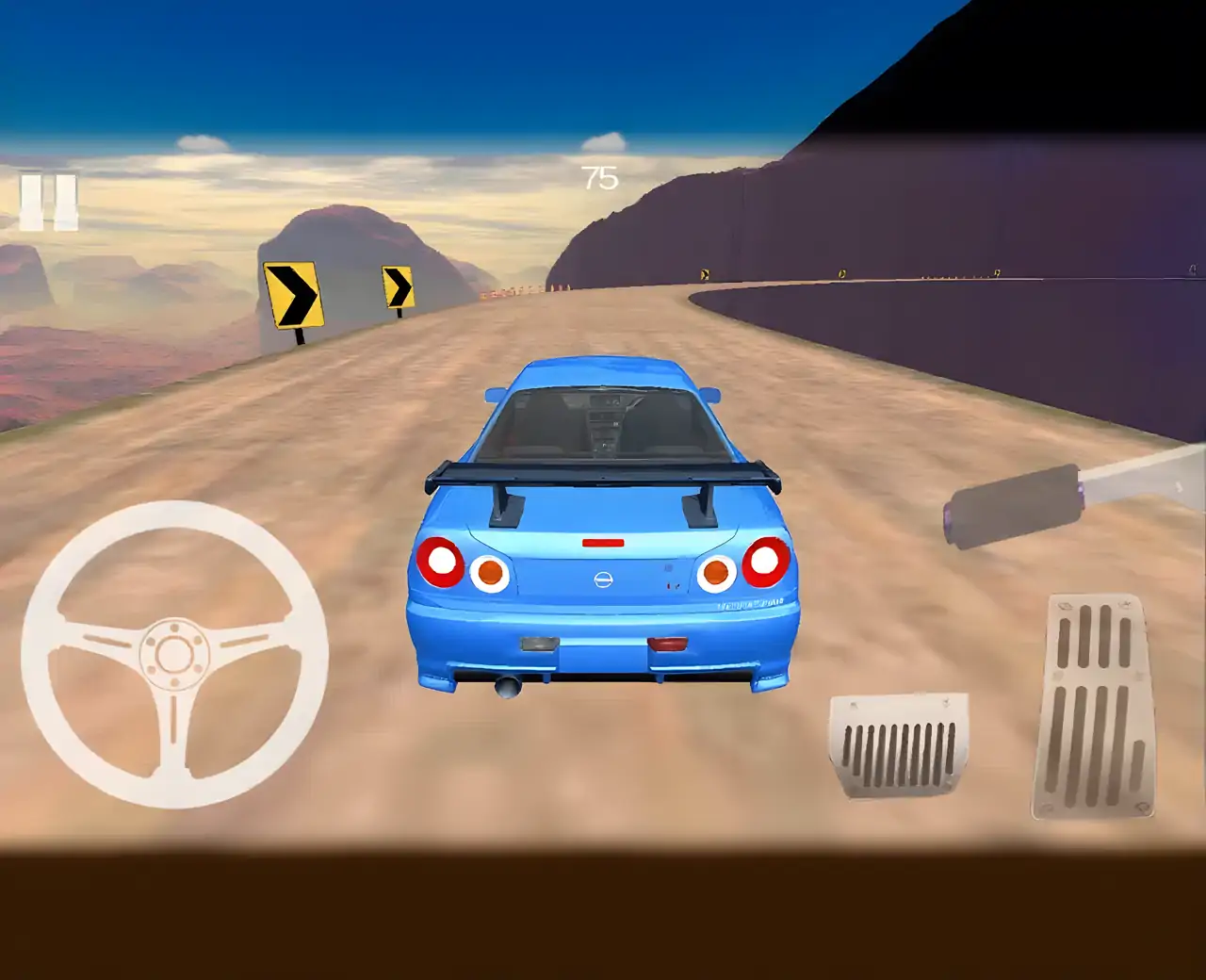Tap the left brake light of the car
The width and height of the screenshot is (1206, 980).
click(x=443, y=563)
